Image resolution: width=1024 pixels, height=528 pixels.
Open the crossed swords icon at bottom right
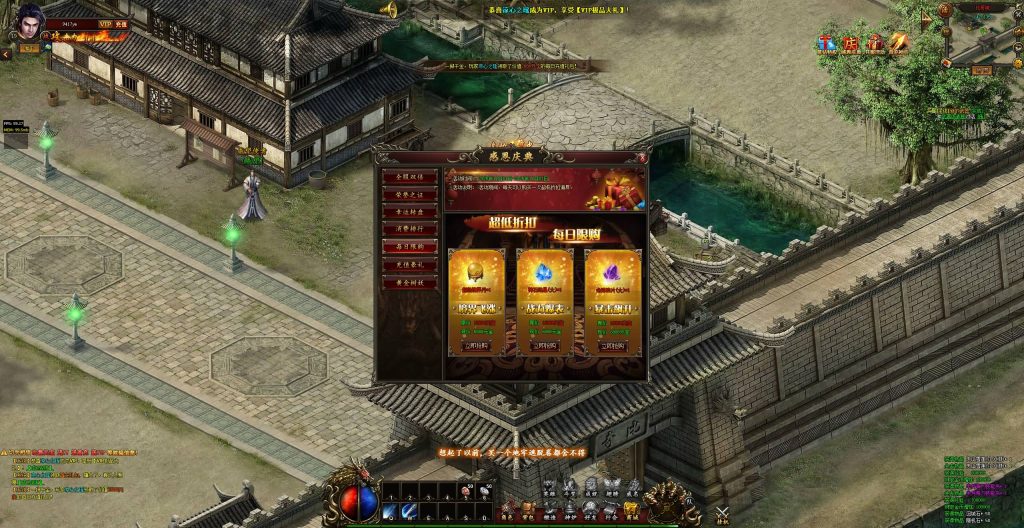[722, 513]
